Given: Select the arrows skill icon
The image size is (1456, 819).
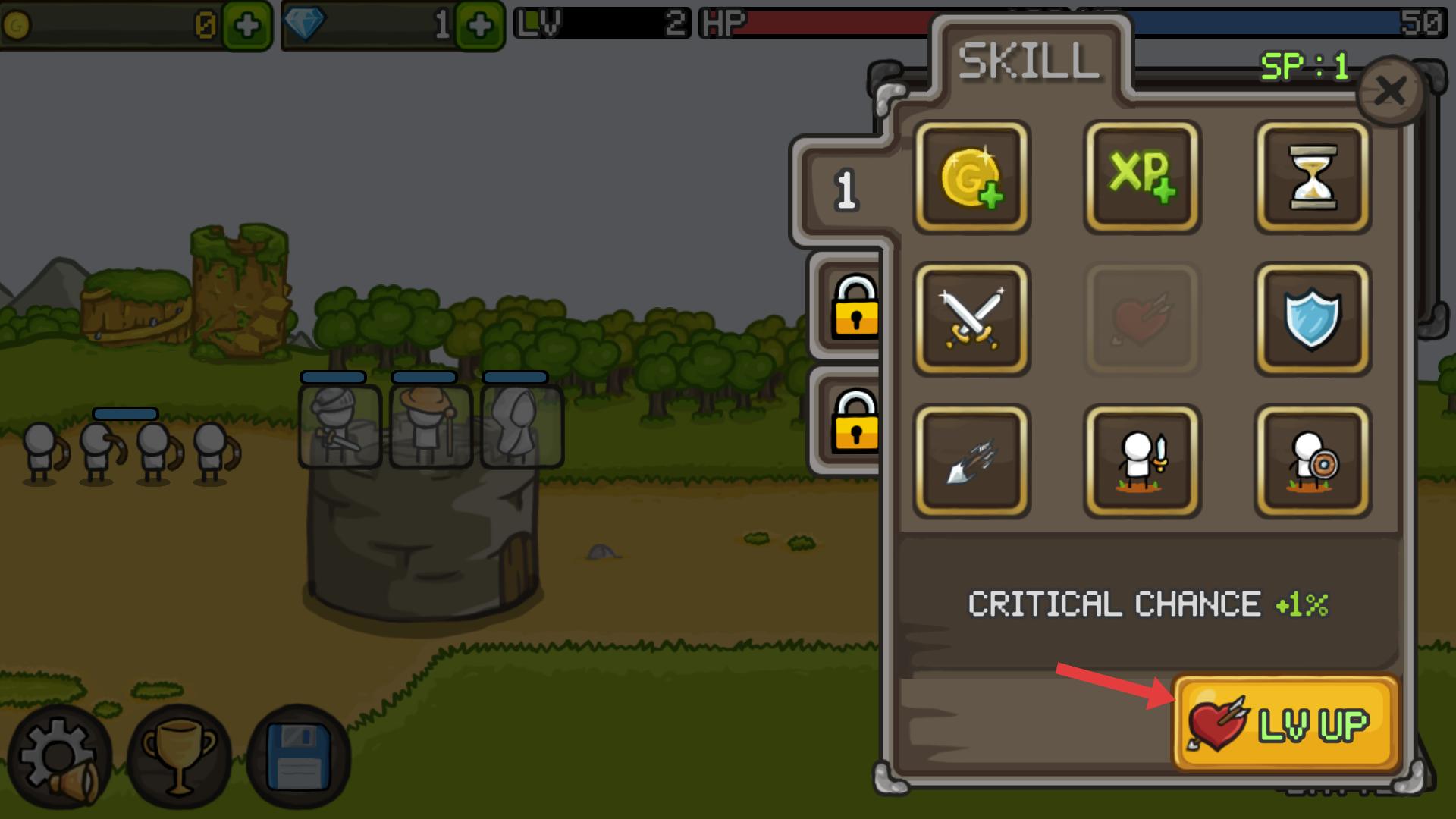Looking at the screenshot, I should point(971,461).
